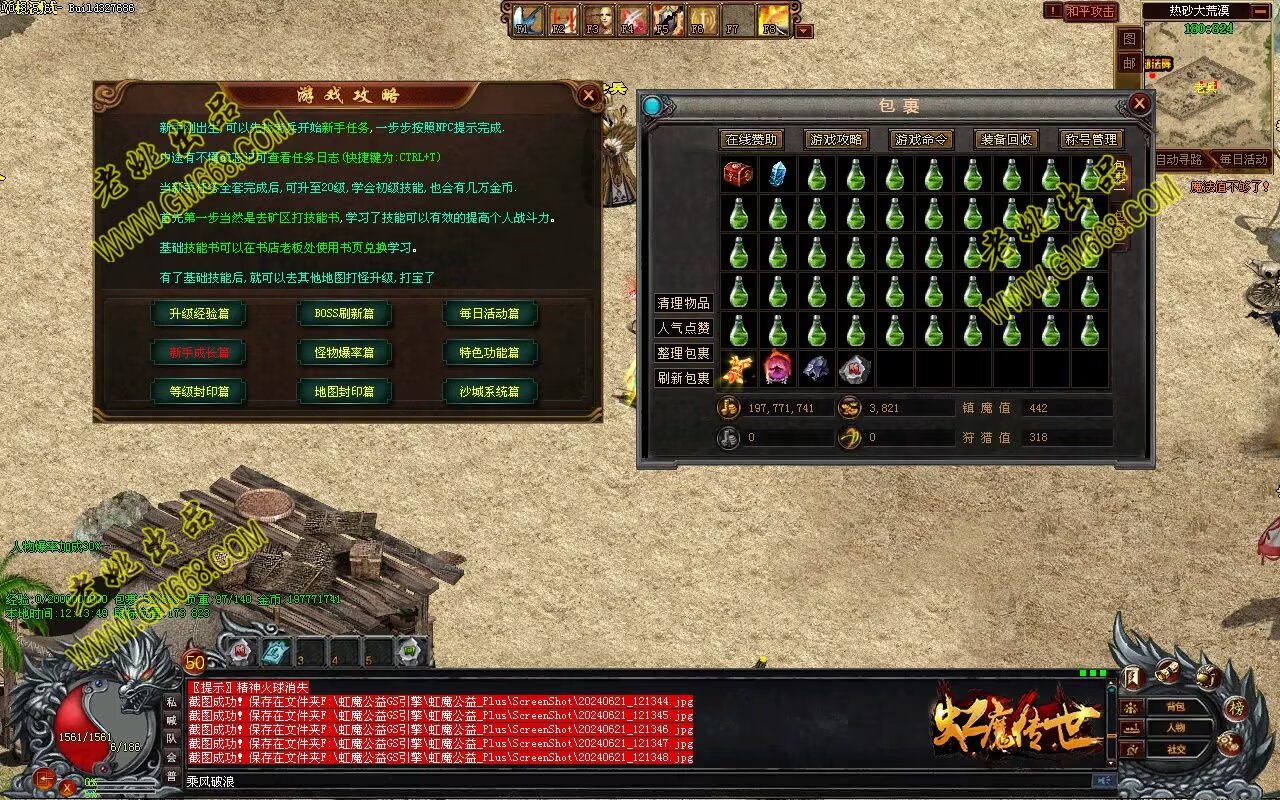Open the 社交 social panel
The height and width of the screenshot is (800, 1280).
(x=1176, y=749)
